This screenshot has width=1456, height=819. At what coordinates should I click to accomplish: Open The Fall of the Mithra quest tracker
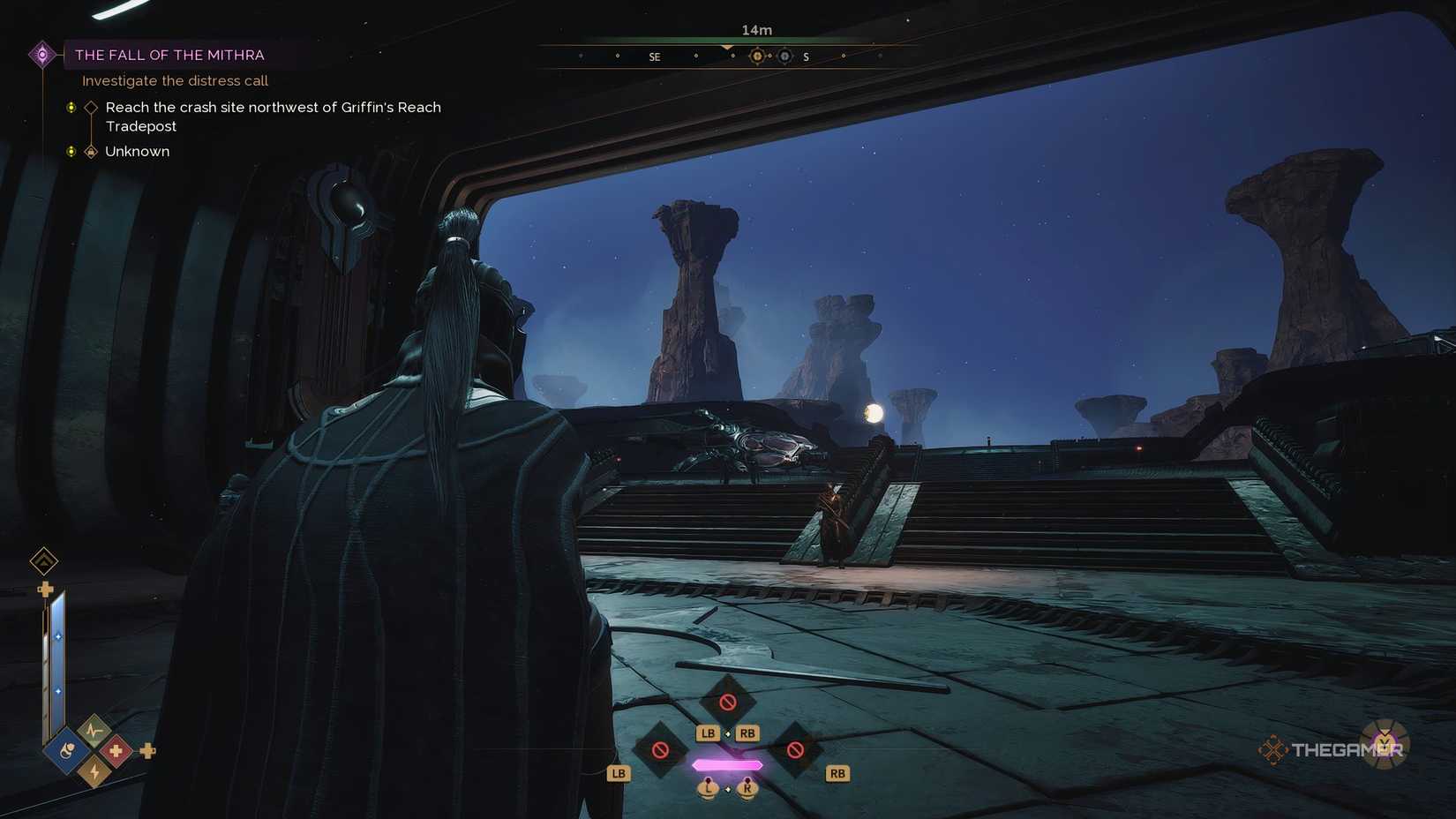[x=169, y=55]
